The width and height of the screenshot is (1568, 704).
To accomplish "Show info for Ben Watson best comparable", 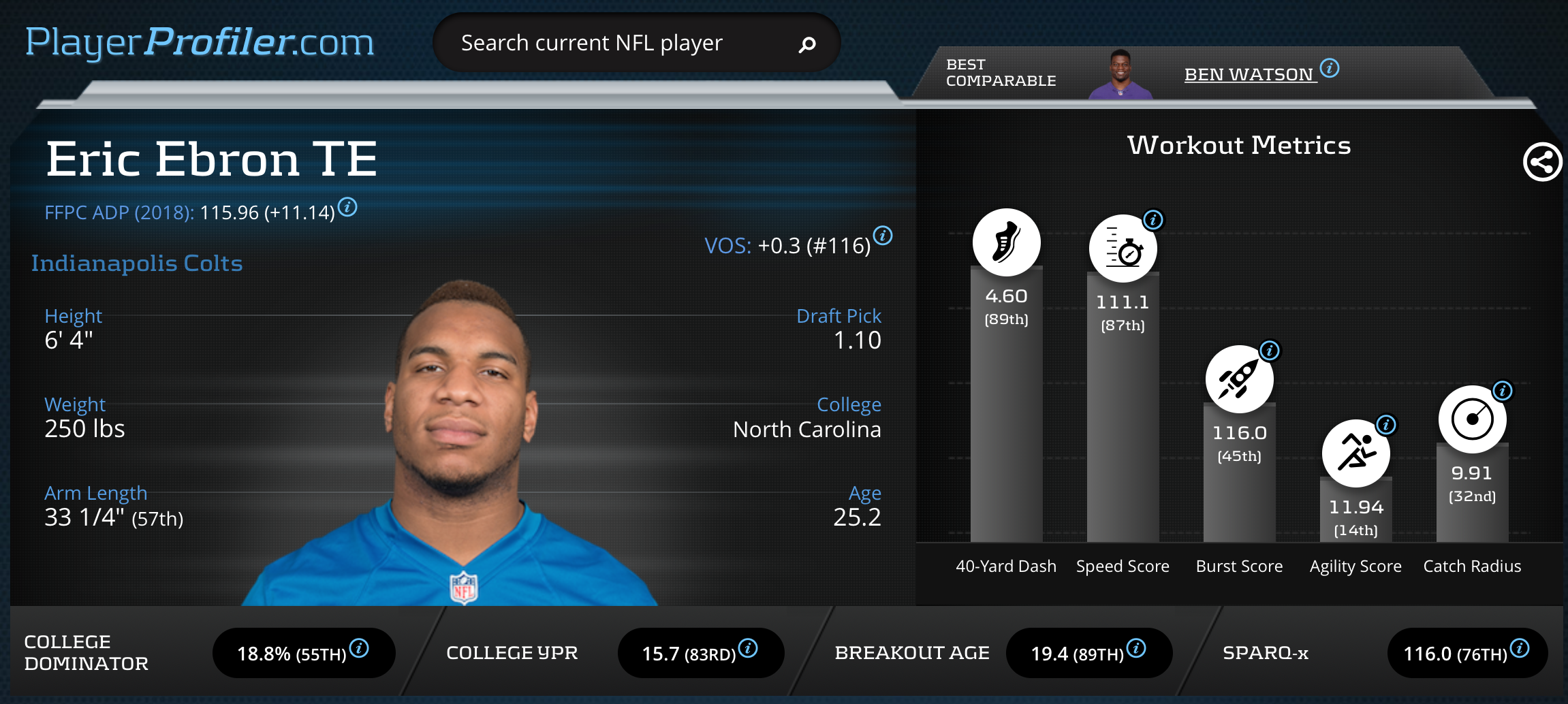I will [1330, 68].
